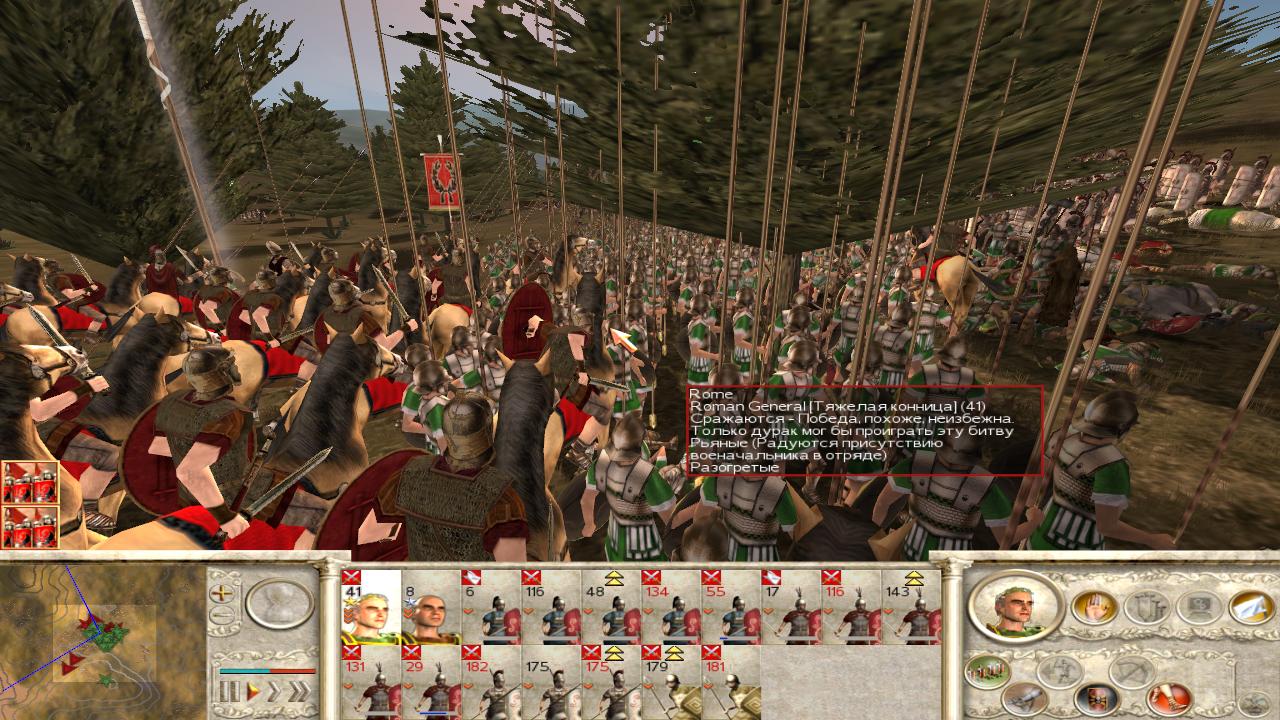This screenshot has height=720, width=1280.
Task: Zoom in the minimap with plus button
Action: (x=221, y=592)
